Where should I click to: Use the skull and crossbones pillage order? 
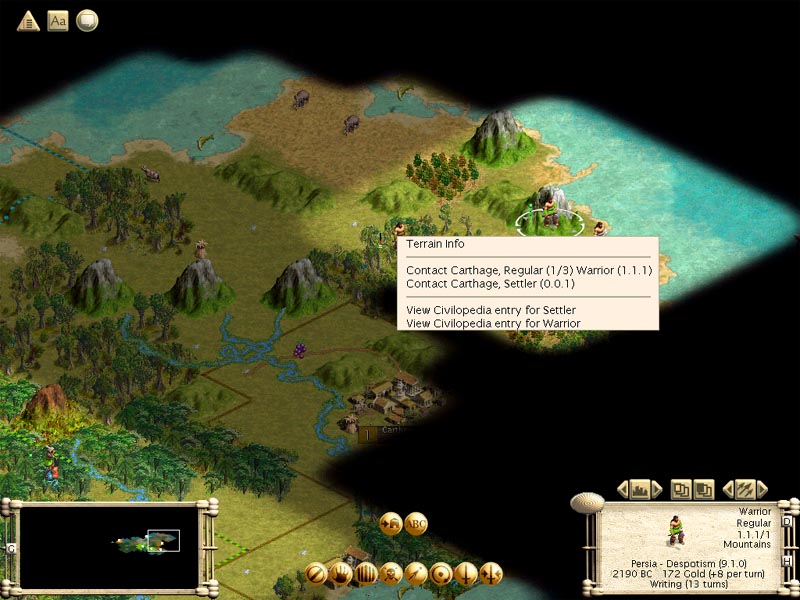(391, 574)
